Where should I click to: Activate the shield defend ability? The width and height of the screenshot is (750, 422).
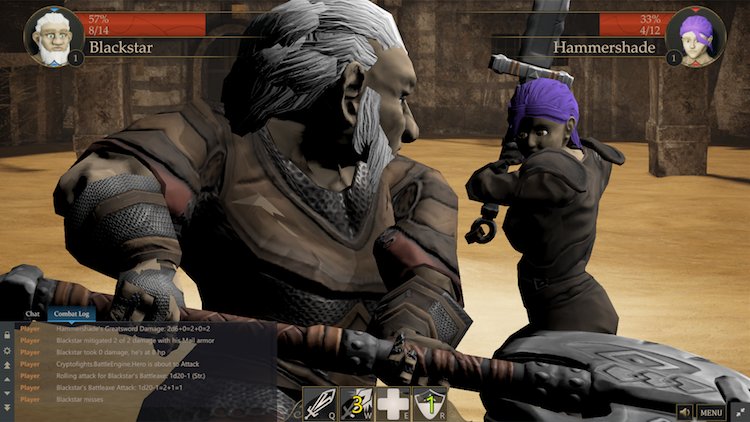(429, 403)
